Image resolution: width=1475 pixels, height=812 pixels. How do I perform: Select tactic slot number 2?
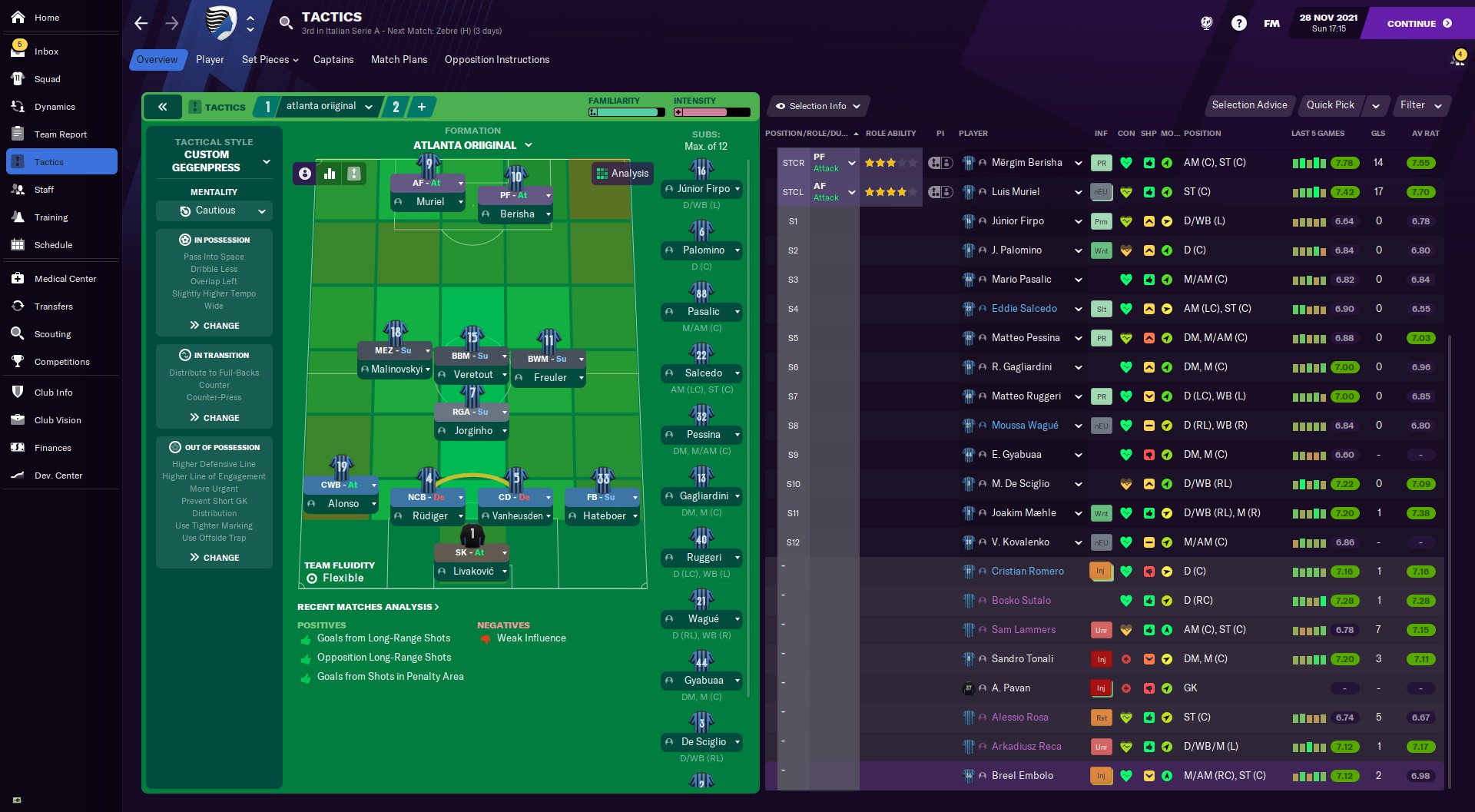click(396, 107)
